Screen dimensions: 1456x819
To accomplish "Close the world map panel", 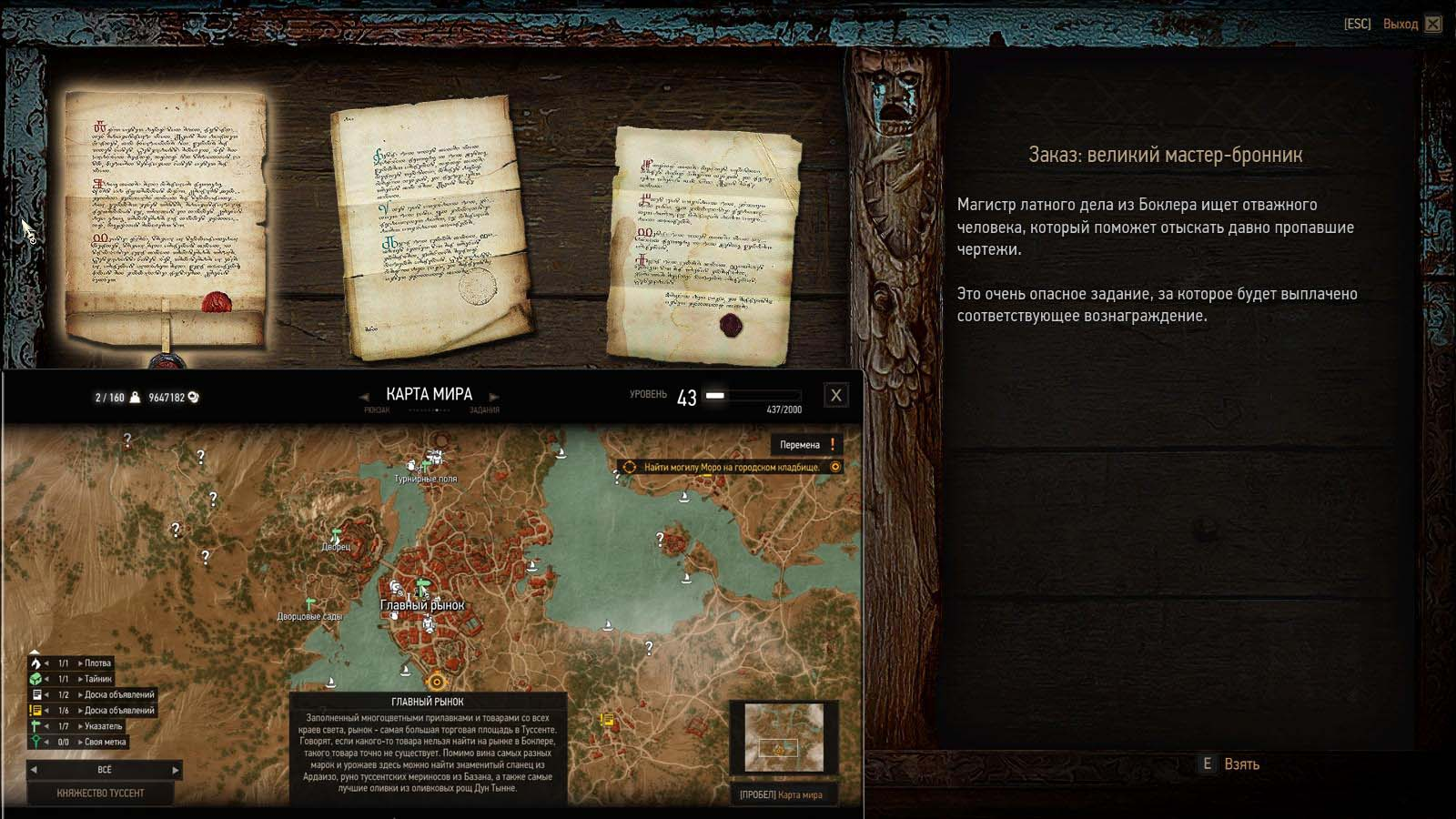I will click(x=835, y=396).
